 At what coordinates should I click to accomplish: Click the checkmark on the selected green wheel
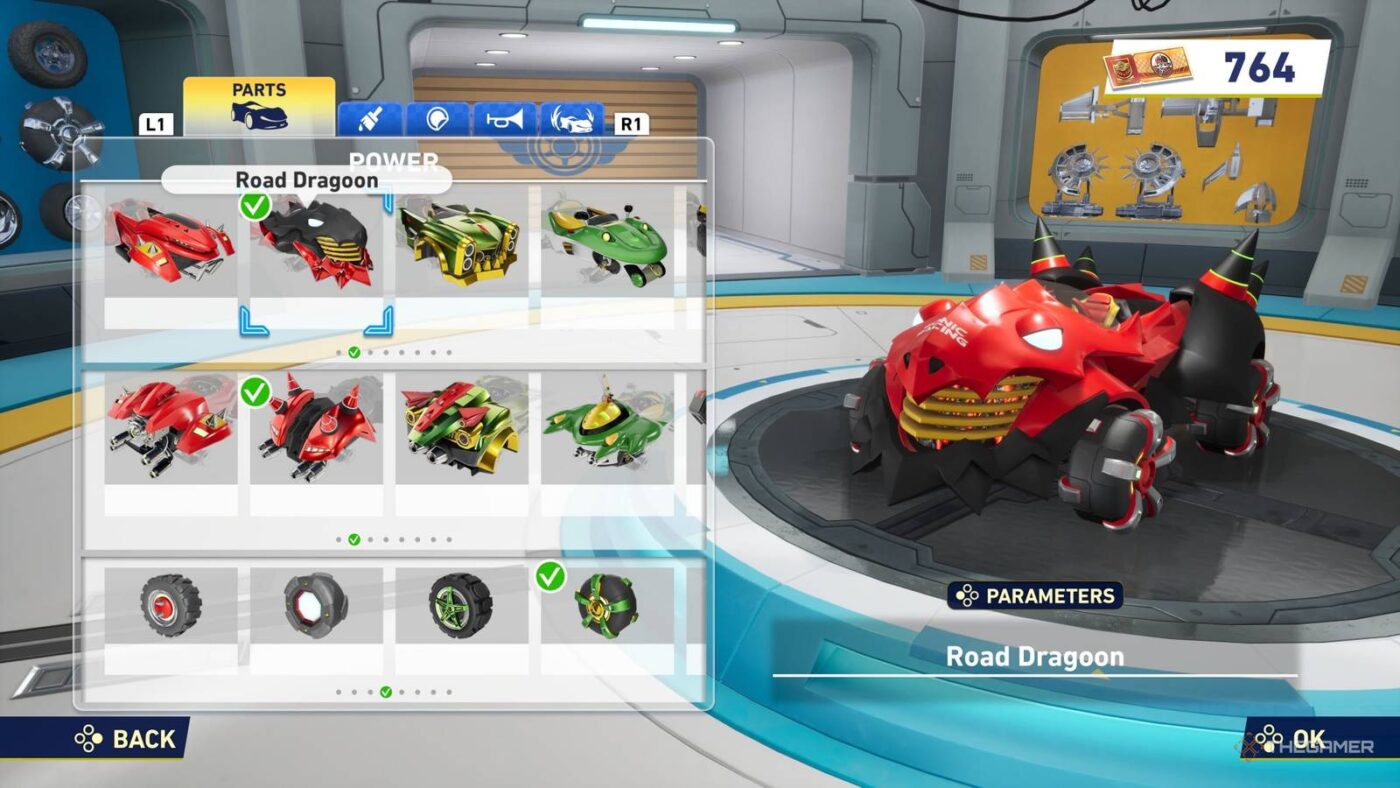pos(549,576)
